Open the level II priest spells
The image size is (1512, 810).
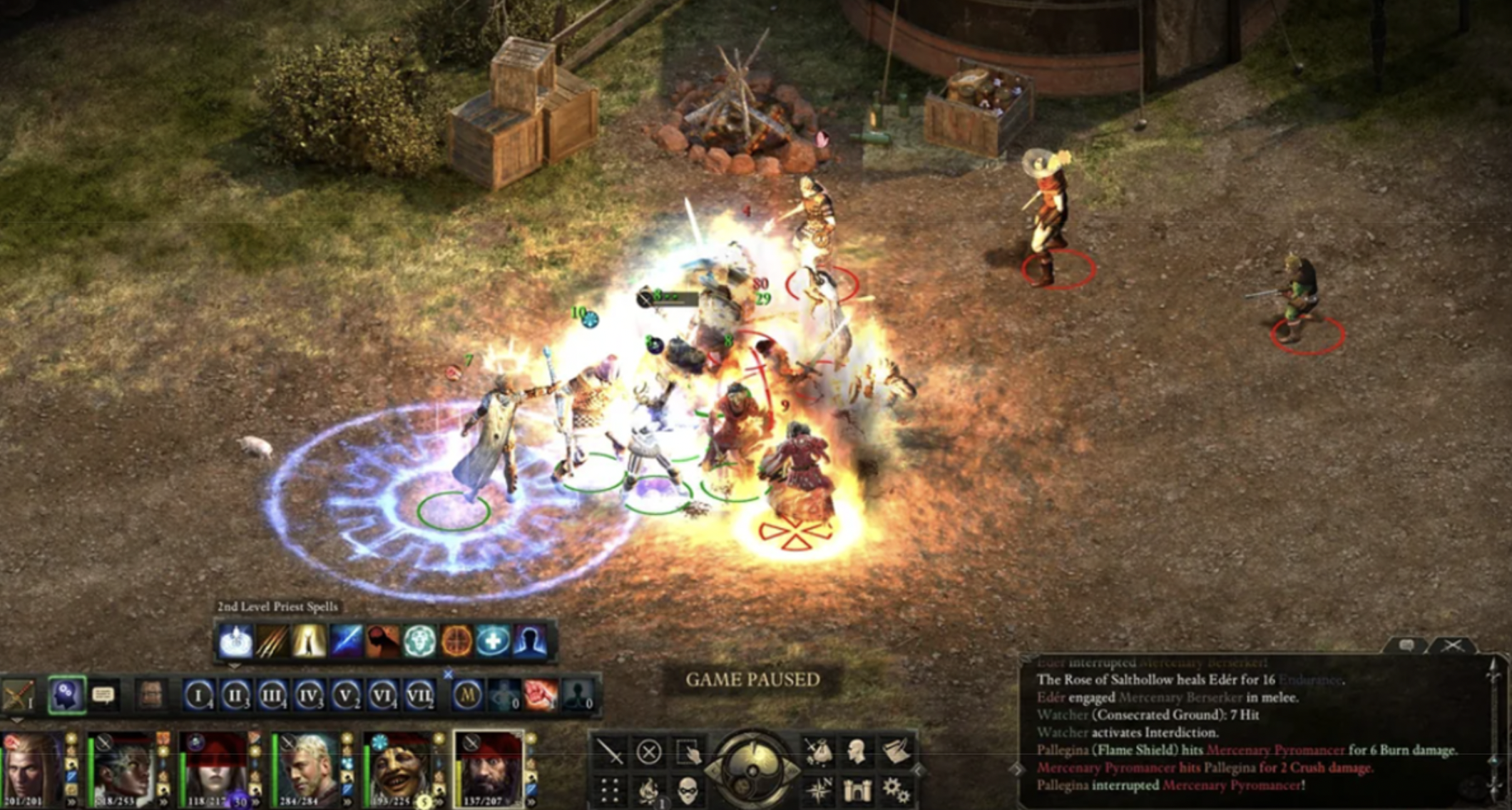pos(235,694)
